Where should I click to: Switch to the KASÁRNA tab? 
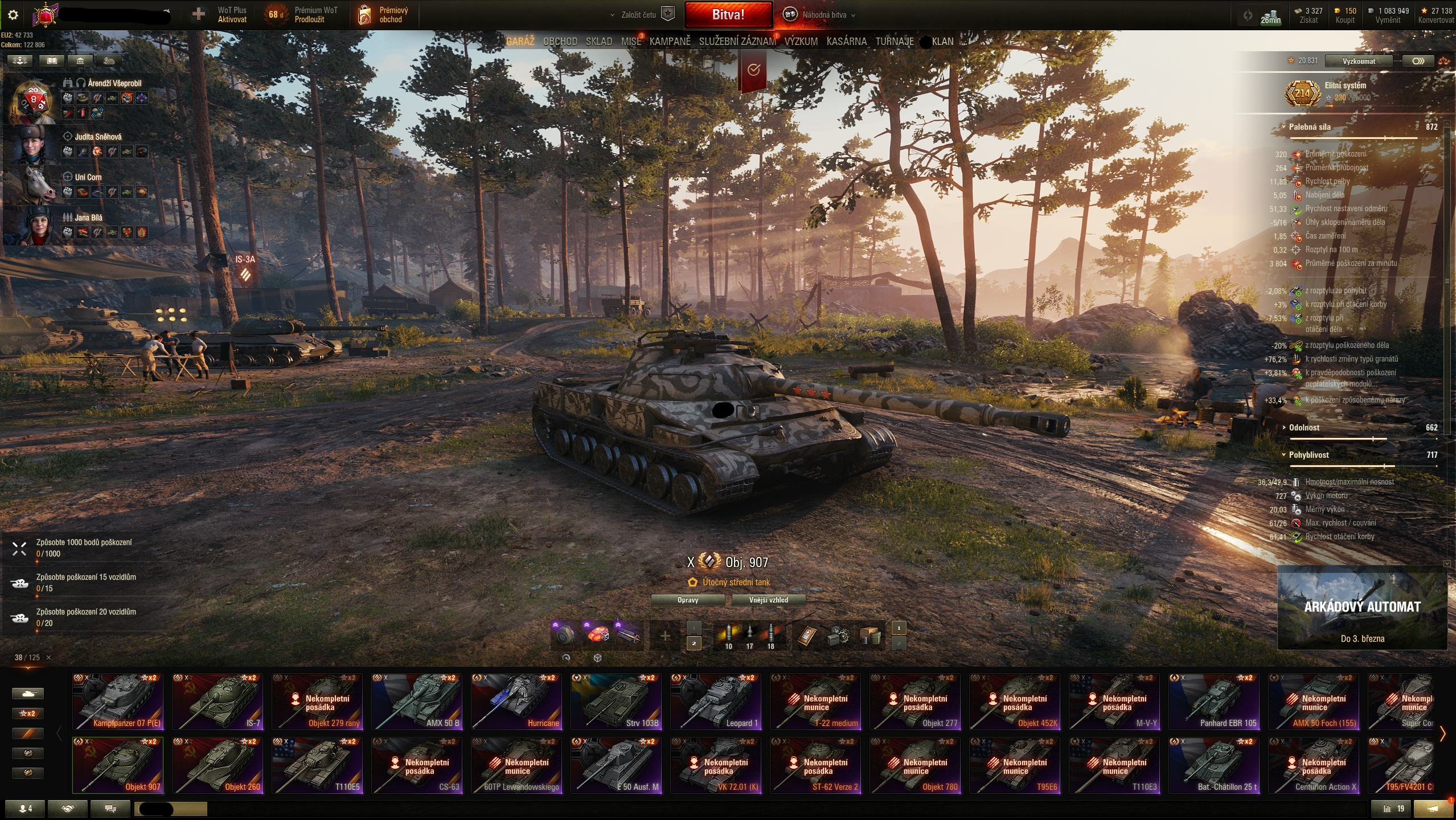[x=846, y=42]
